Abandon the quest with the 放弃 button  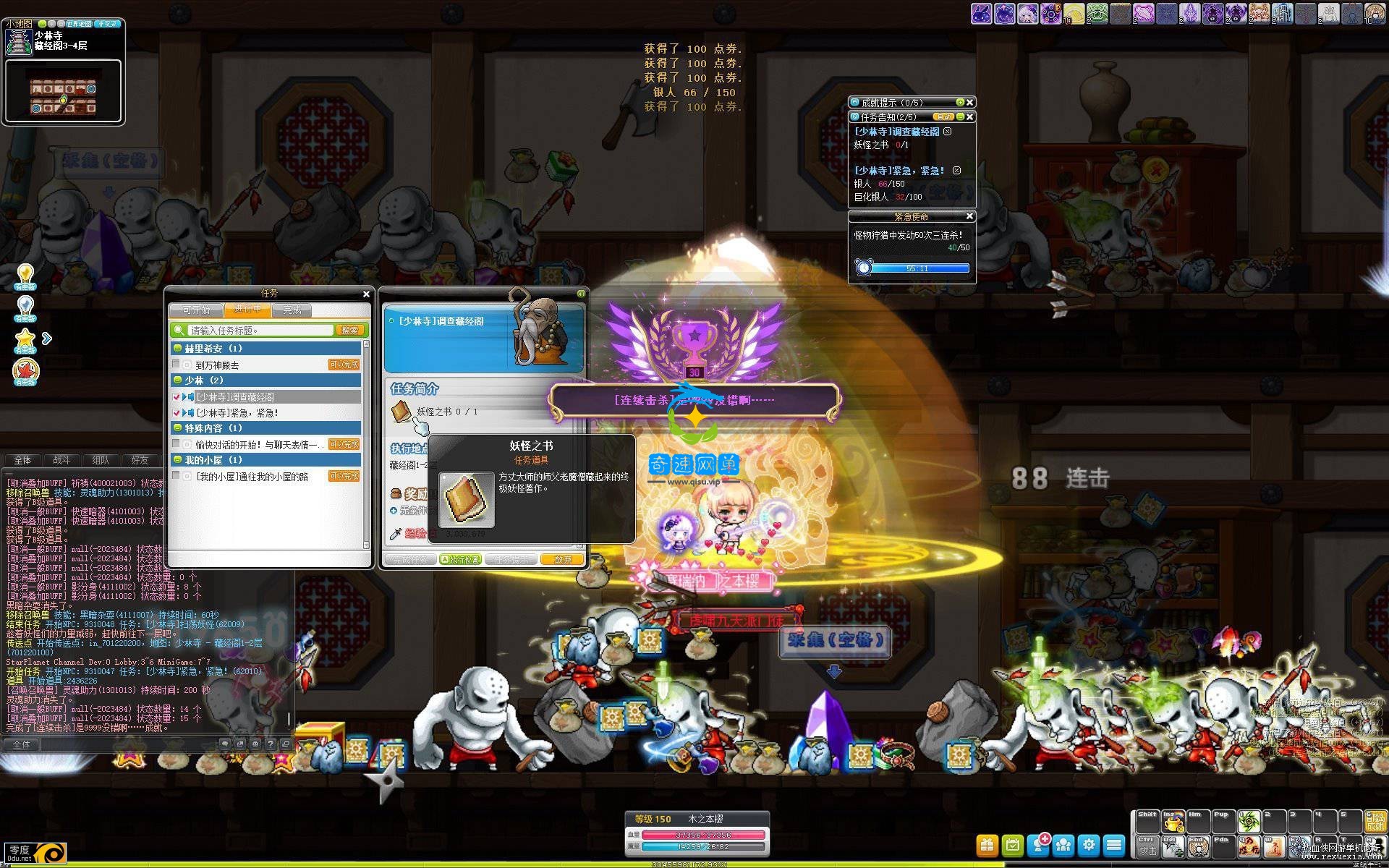563,559
